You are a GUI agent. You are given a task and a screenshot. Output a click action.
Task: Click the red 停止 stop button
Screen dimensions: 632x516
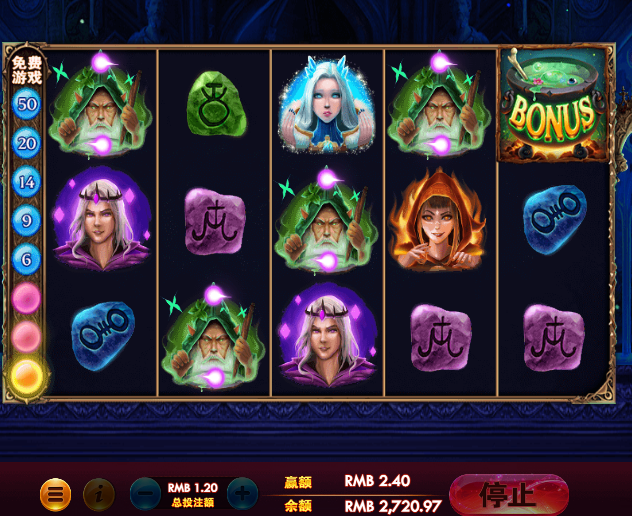(510, 493)
